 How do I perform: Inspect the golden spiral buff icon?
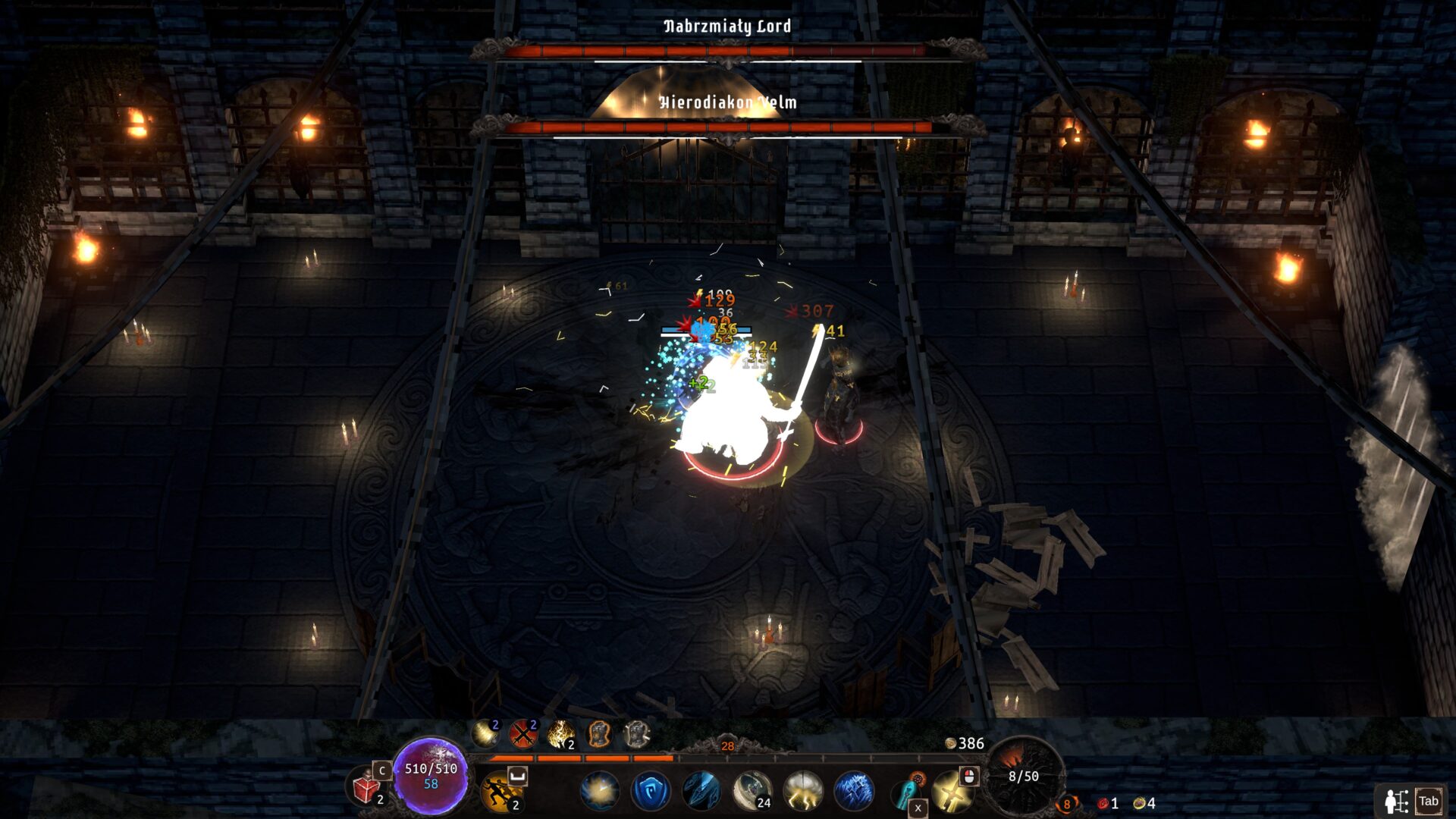pyautogui.click(x=485, y=733)
